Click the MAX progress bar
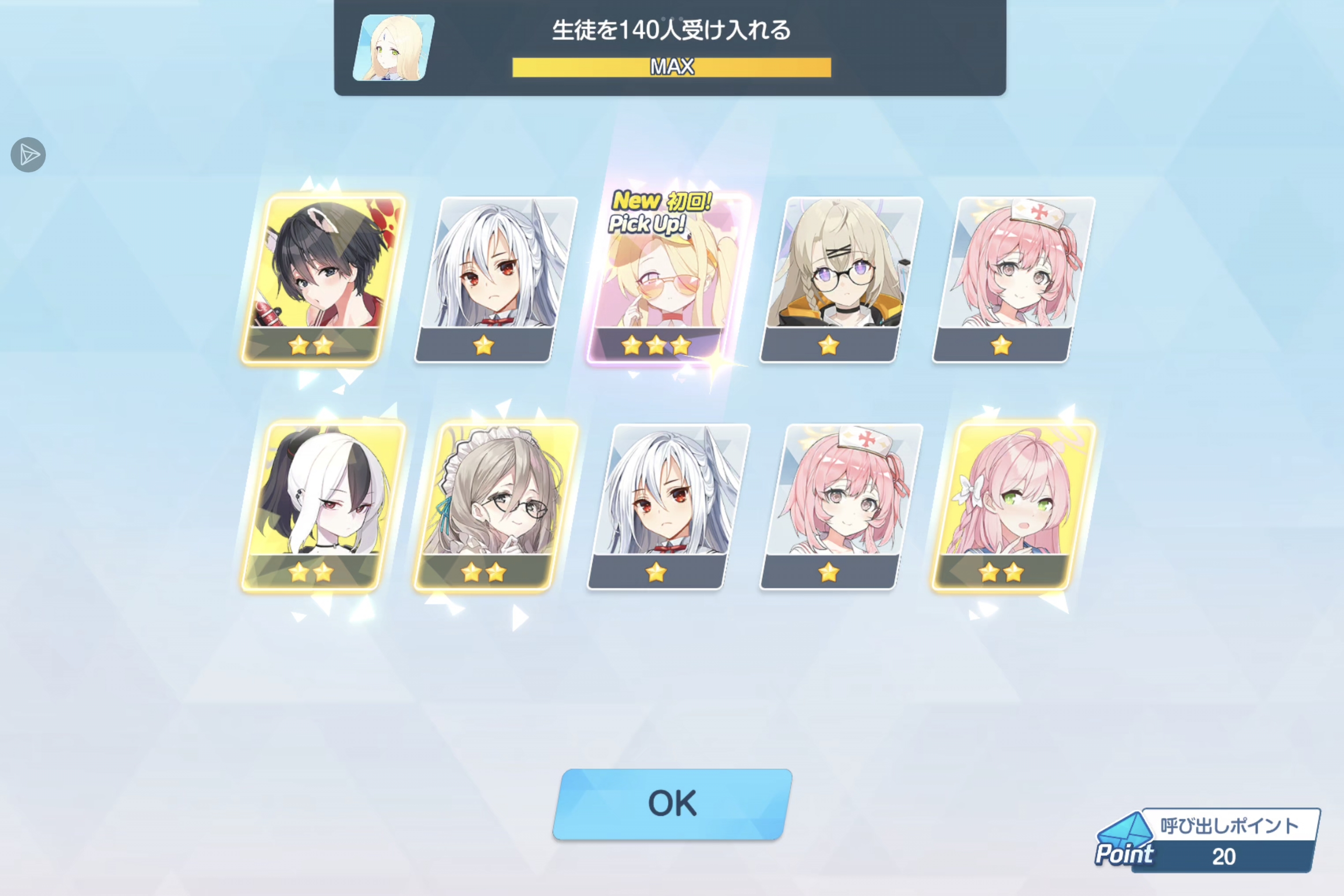This screenshot has height=896, width=1344. pyautogui.click(x=672, y=67)
